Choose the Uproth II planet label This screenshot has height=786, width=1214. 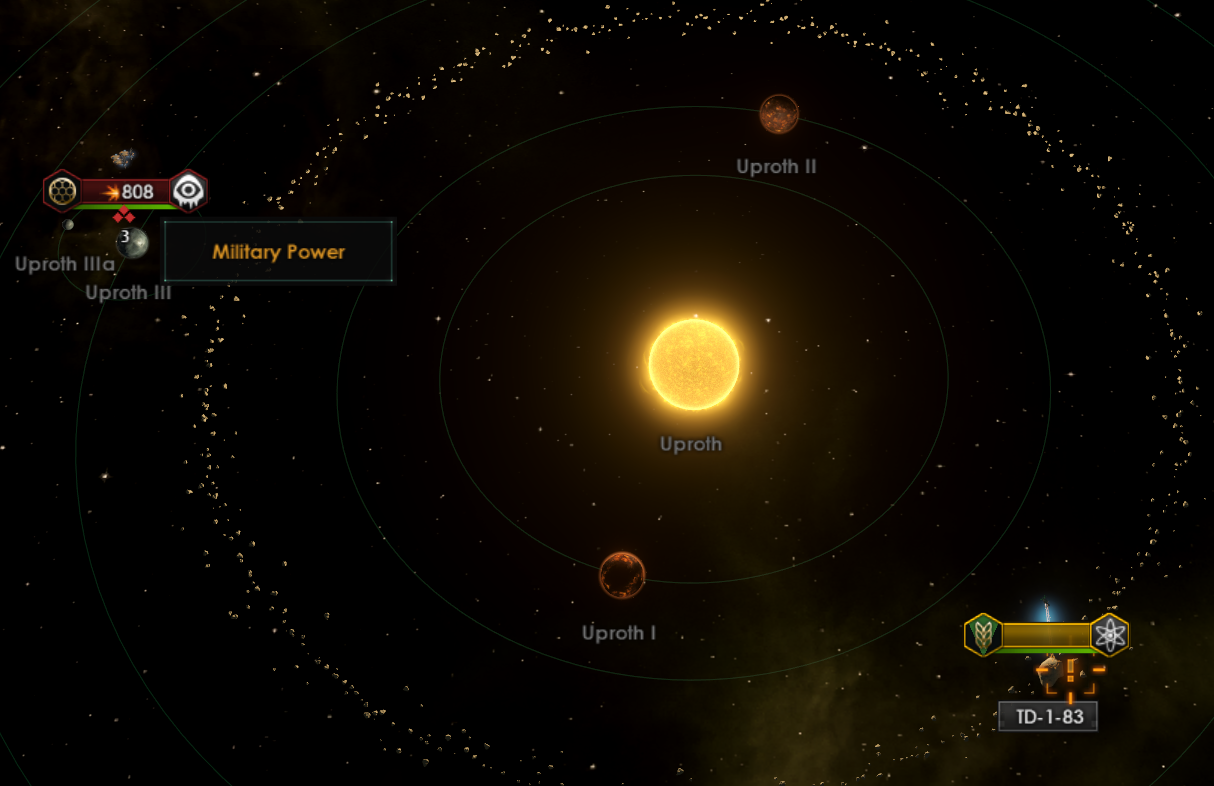(x=776, y=167)
